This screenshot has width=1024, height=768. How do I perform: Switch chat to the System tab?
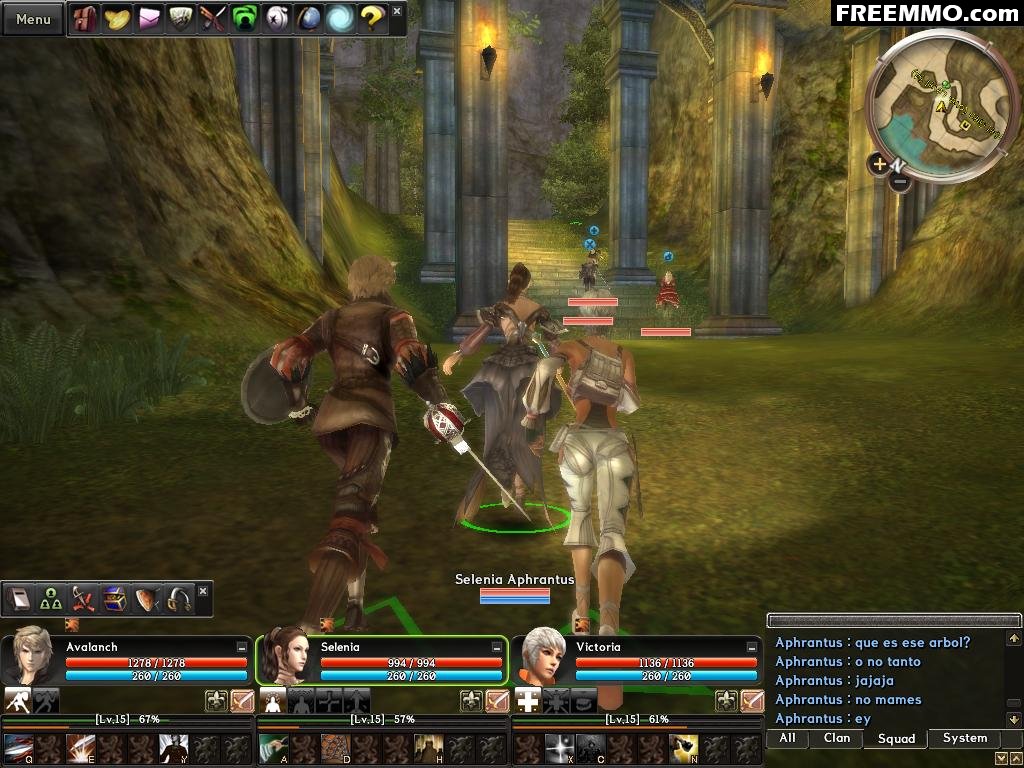[x=964, y=739]
